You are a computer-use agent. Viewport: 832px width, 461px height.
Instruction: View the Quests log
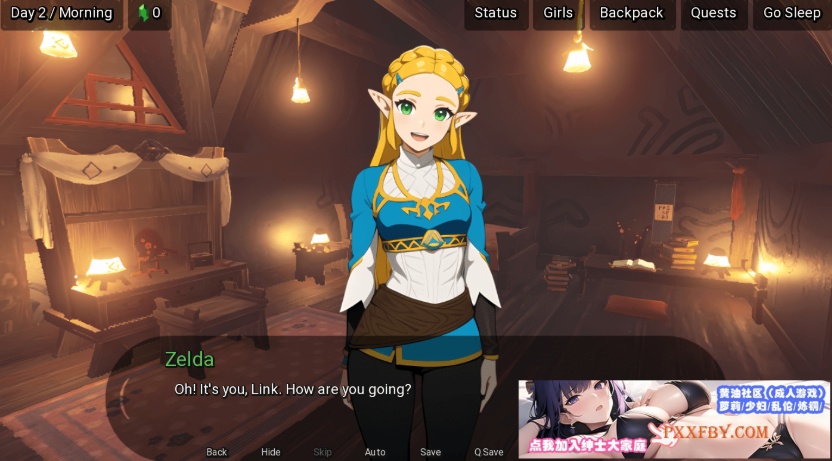coord(713,13)
